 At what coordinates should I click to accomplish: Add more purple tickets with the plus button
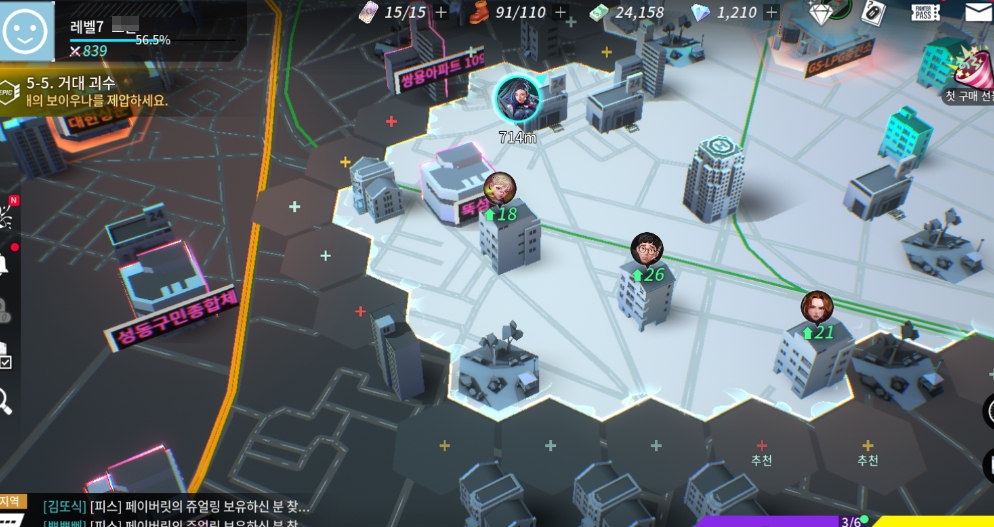(442, 13)
